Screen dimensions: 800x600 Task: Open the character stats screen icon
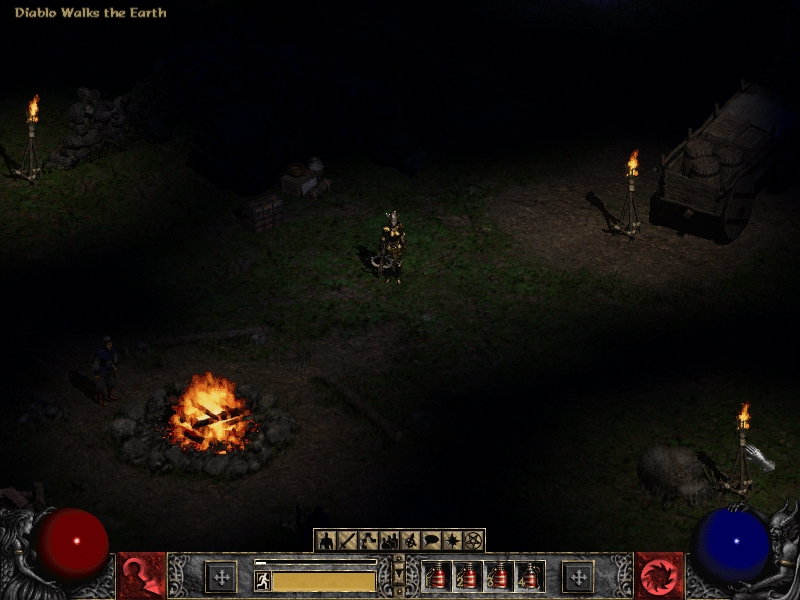[326, 541]
